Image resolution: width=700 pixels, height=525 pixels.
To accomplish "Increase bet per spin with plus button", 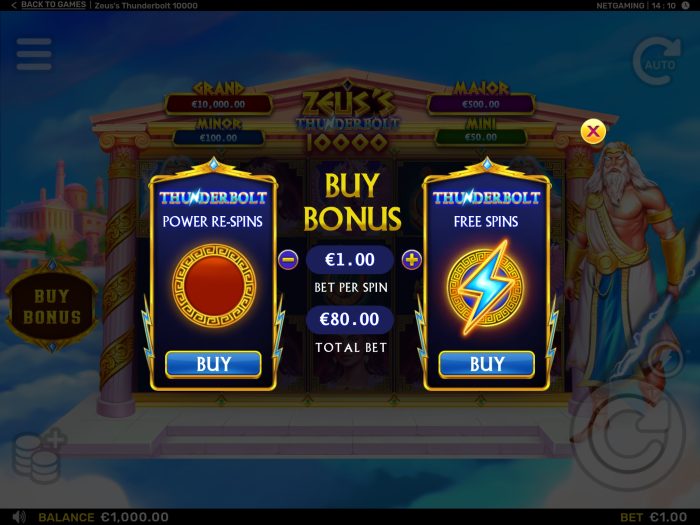I will point(411,260).
